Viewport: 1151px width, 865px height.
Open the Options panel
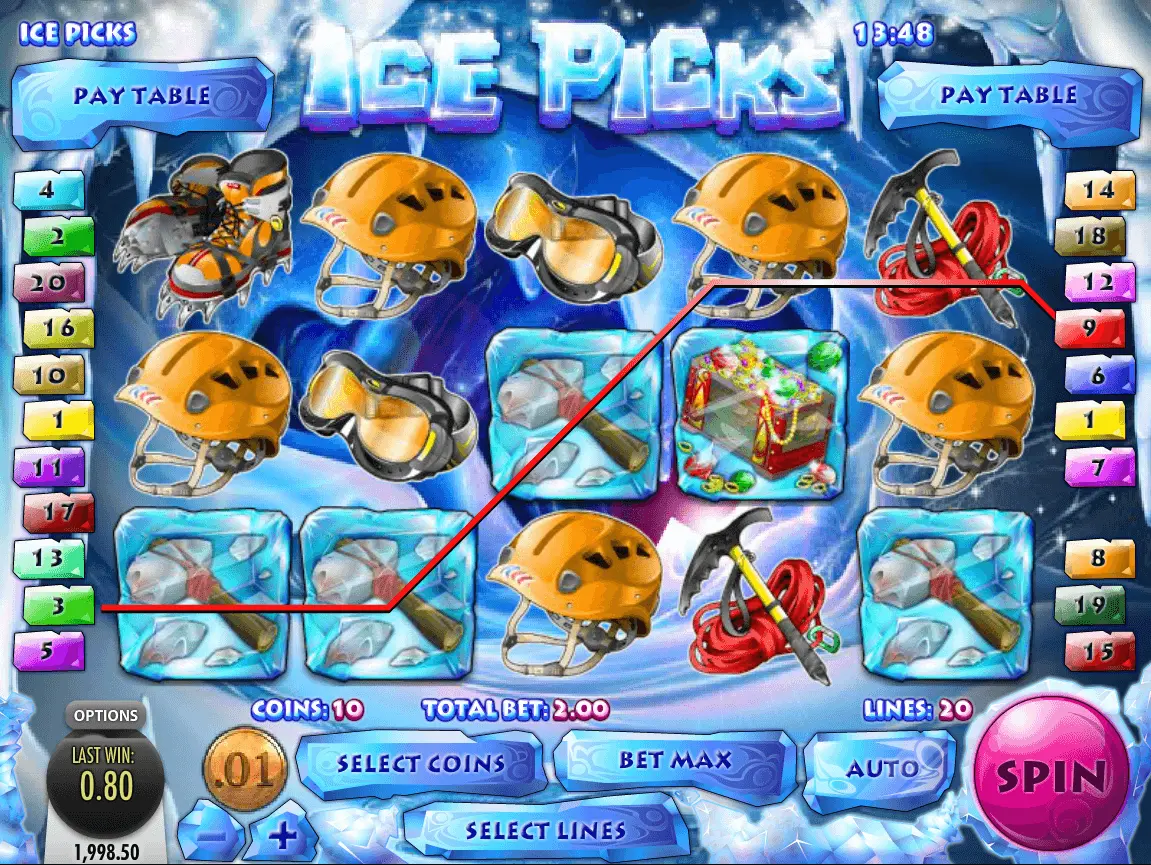tap(105, 716)
